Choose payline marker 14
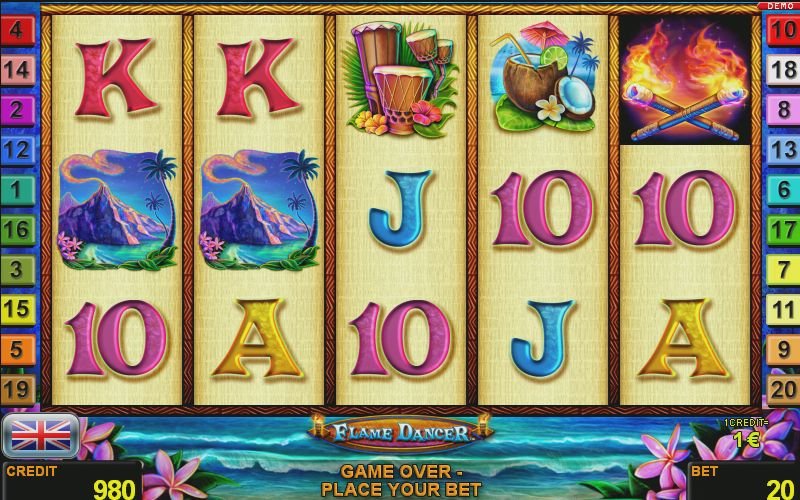Viewport: 800px width, 500px height. (17, 69)
